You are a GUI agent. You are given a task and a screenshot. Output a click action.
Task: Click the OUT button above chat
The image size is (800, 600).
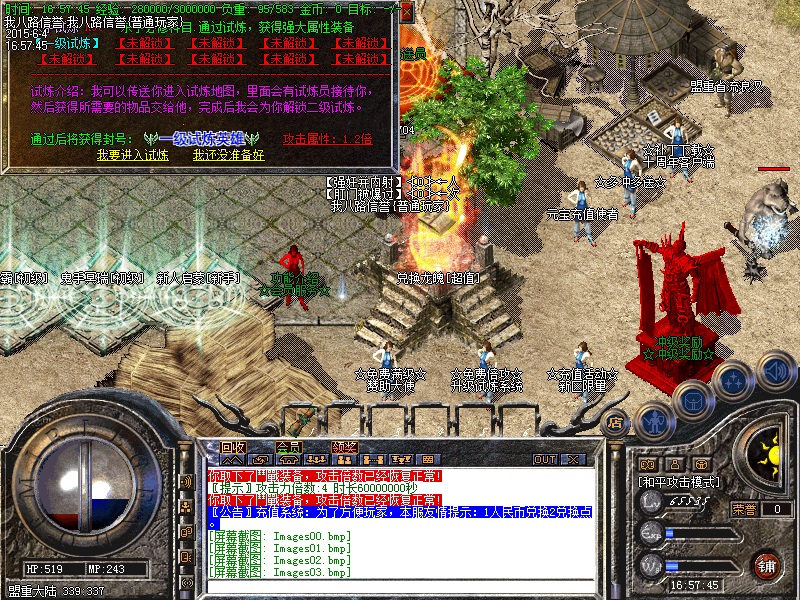[545, 460]
